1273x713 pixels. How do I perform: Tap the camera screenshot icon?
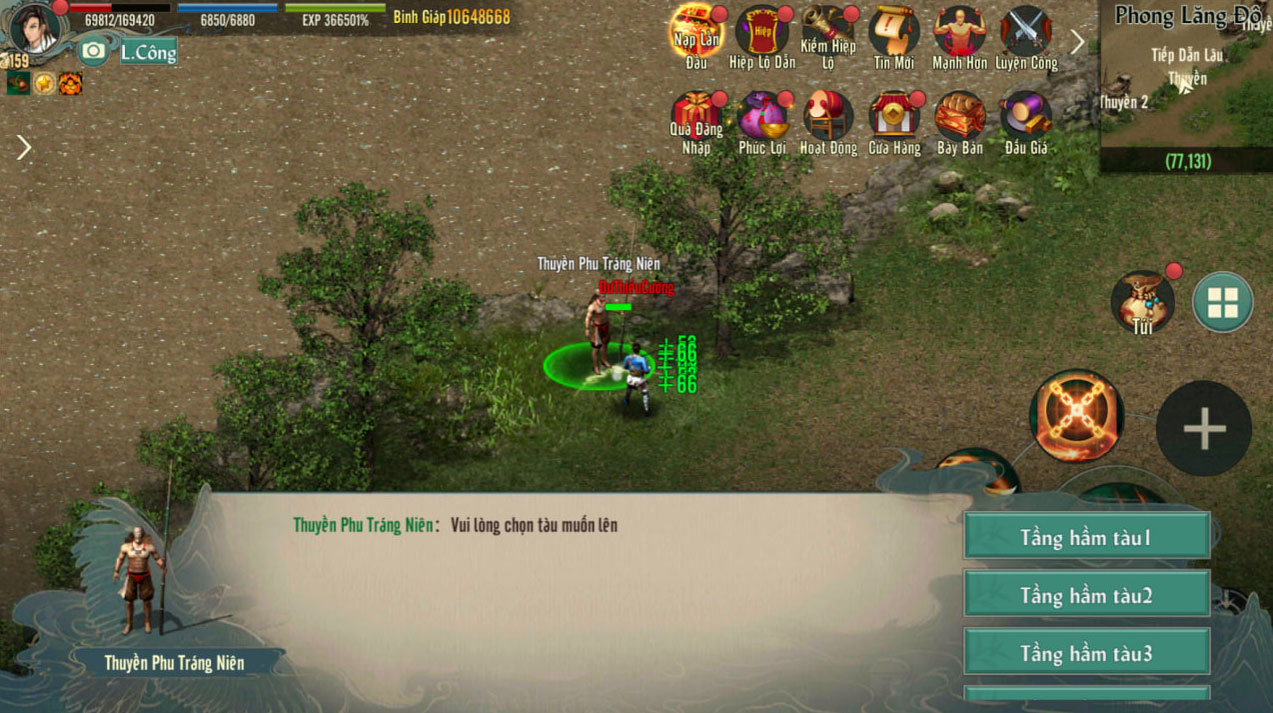[x=93, y=51]
